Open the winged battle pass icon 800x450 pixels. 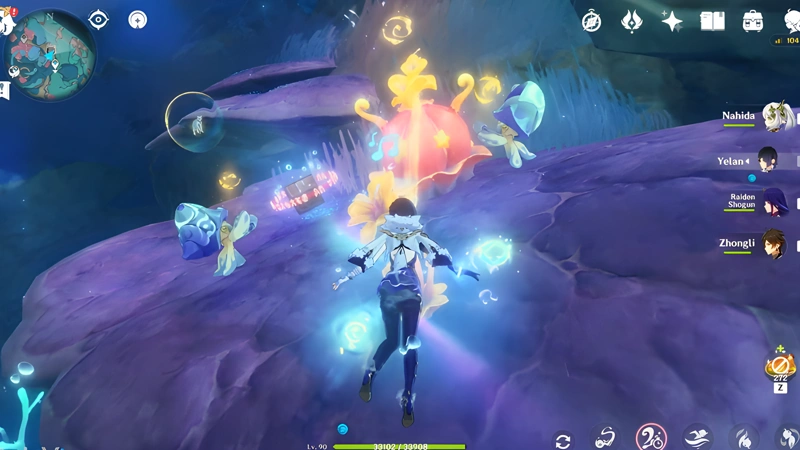(x=631, y=20)
